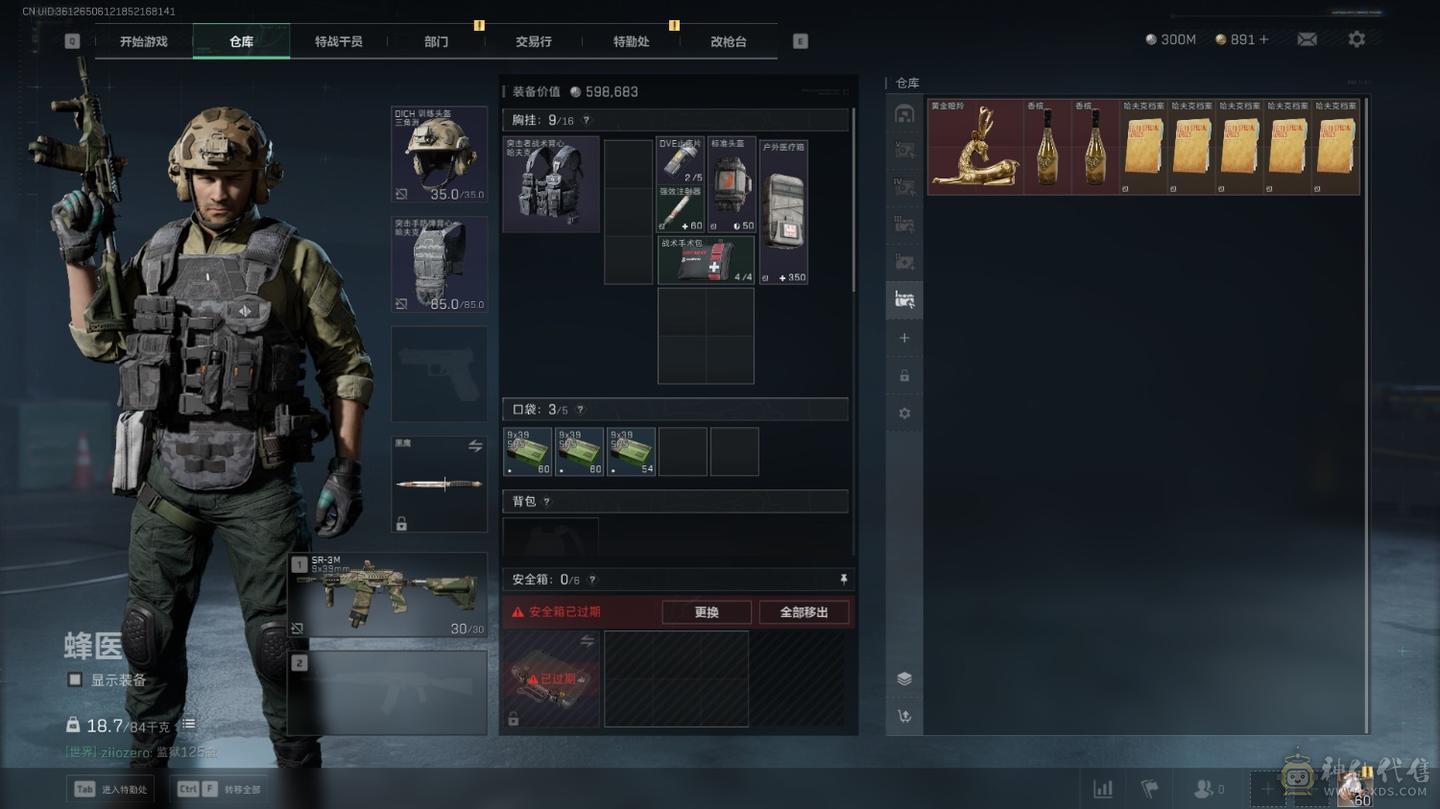Choose the tactical surgery kit item

[706, 260]
